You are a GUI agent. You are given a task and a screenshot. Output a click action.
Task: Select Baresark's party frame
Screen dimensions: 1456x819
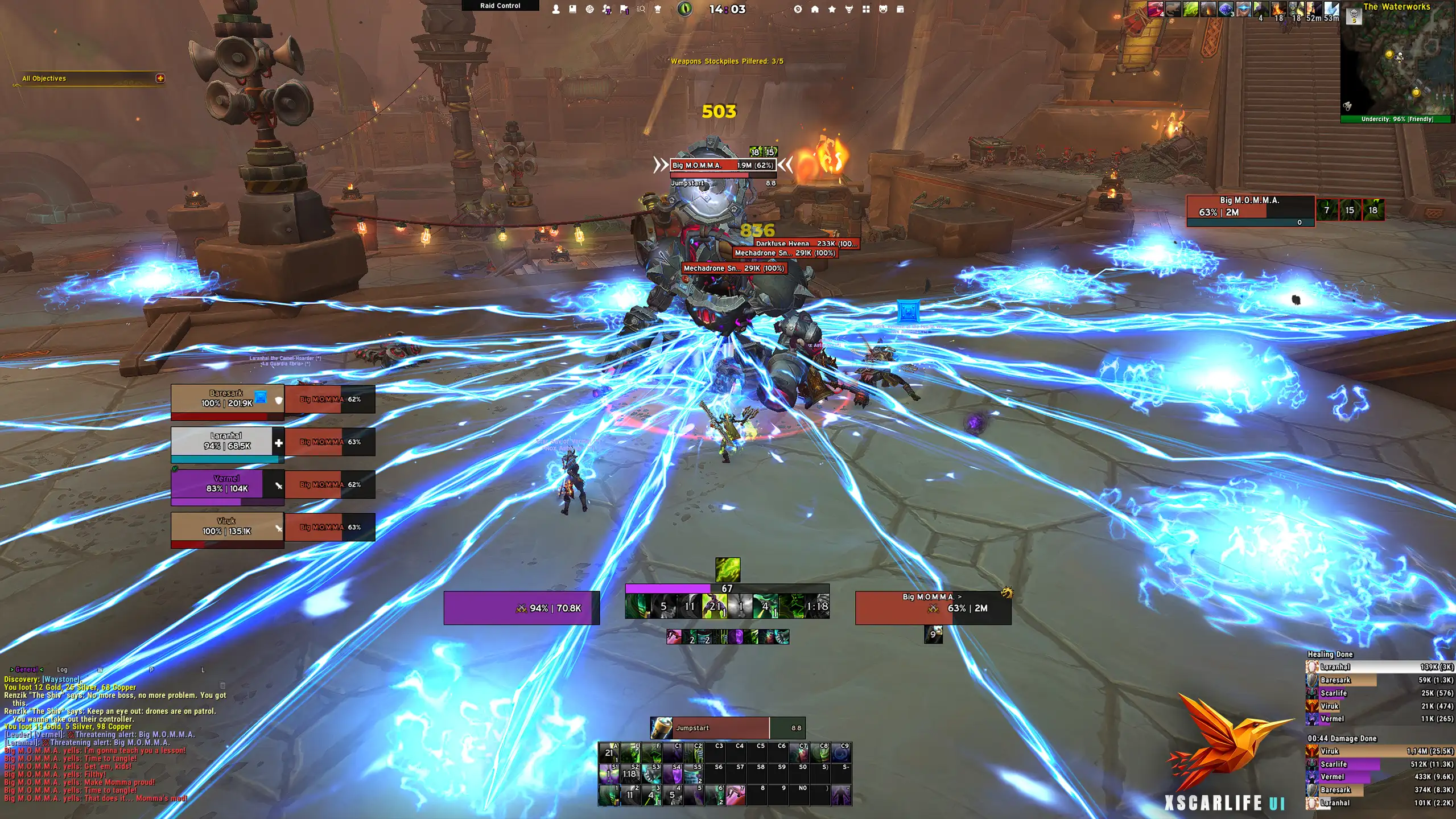point(227,399)
